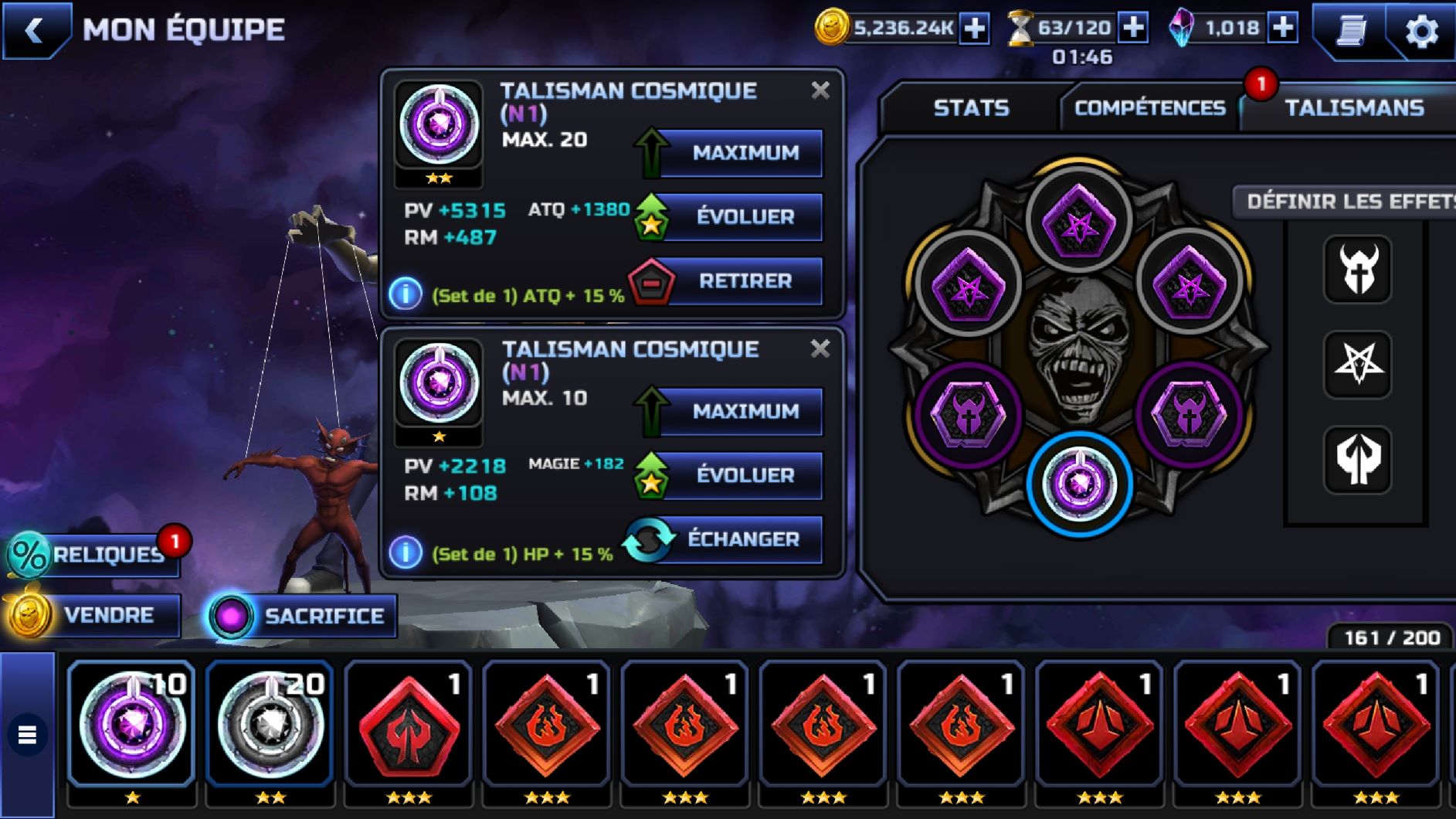The height and width of the screenshot is (819, 1456).
Task: Select the highlighted cosmic talisman slot on wheel
Action: click(x=1079, y=484)
